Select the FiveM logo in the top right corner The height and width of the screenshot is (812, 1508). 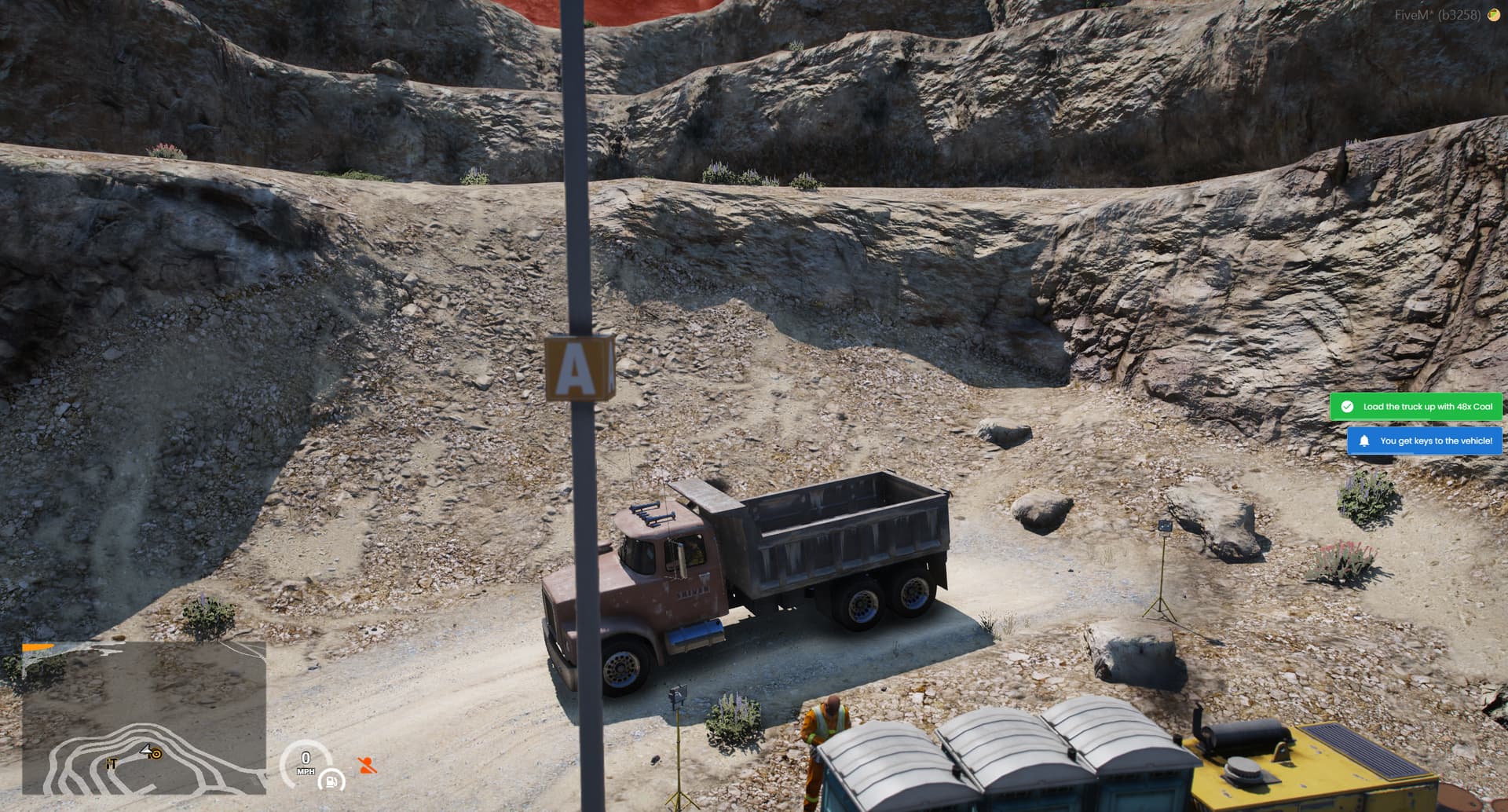tap(1495, 13)
